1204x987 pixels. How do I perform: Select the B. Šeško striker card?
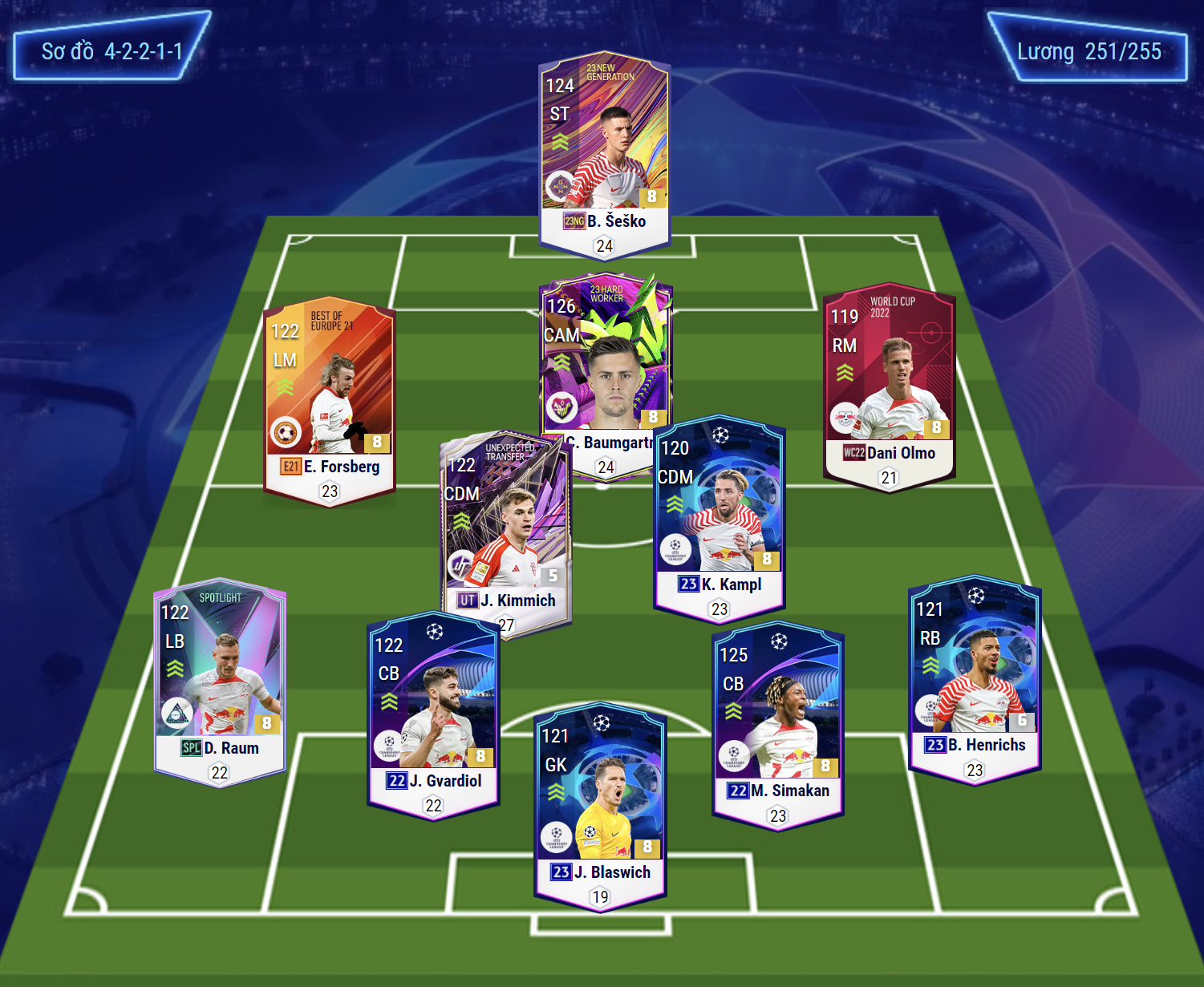tap(604, 152)
